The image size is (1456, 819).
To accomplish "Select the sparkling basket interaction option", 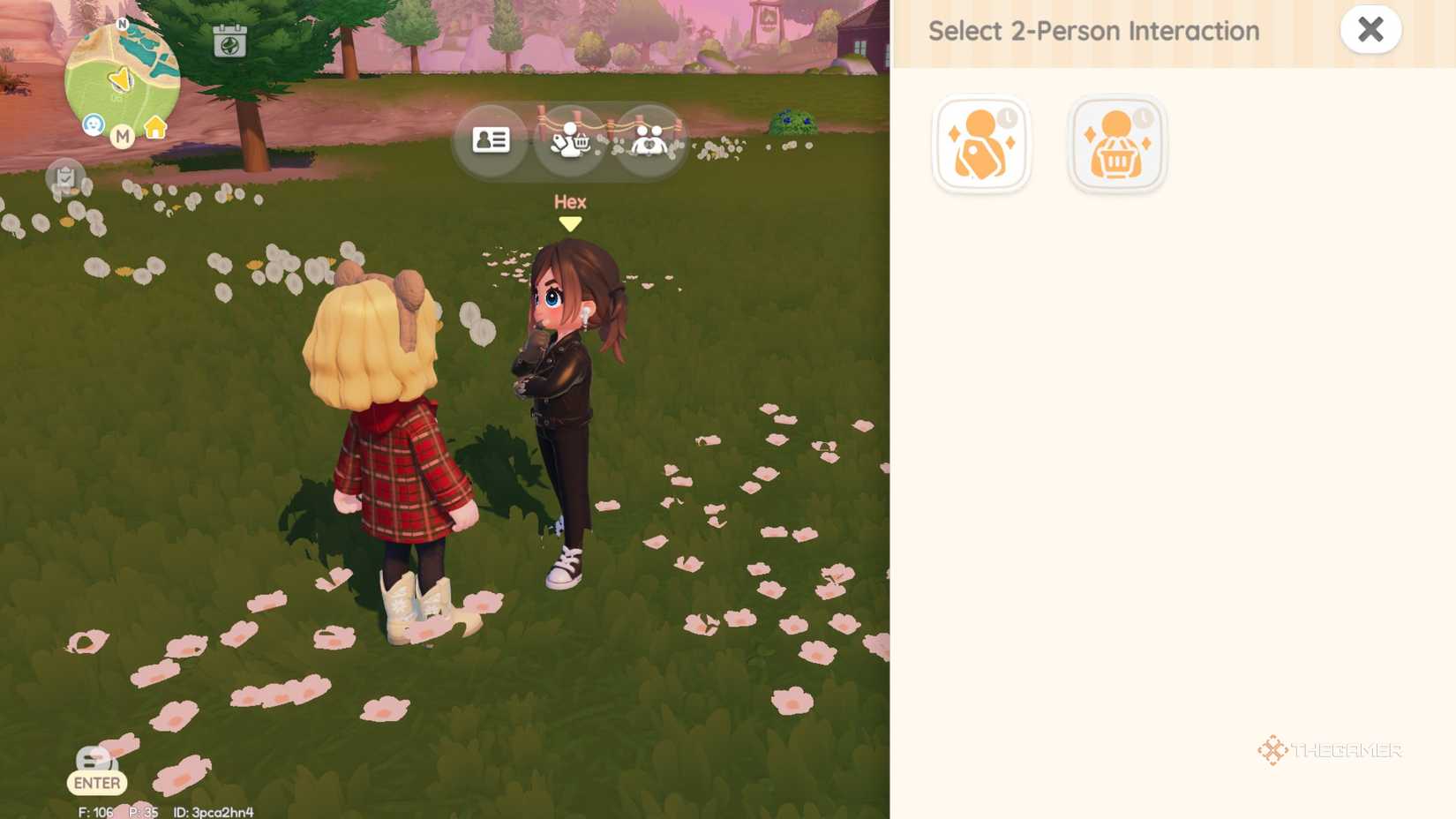I will [1116, 143].
